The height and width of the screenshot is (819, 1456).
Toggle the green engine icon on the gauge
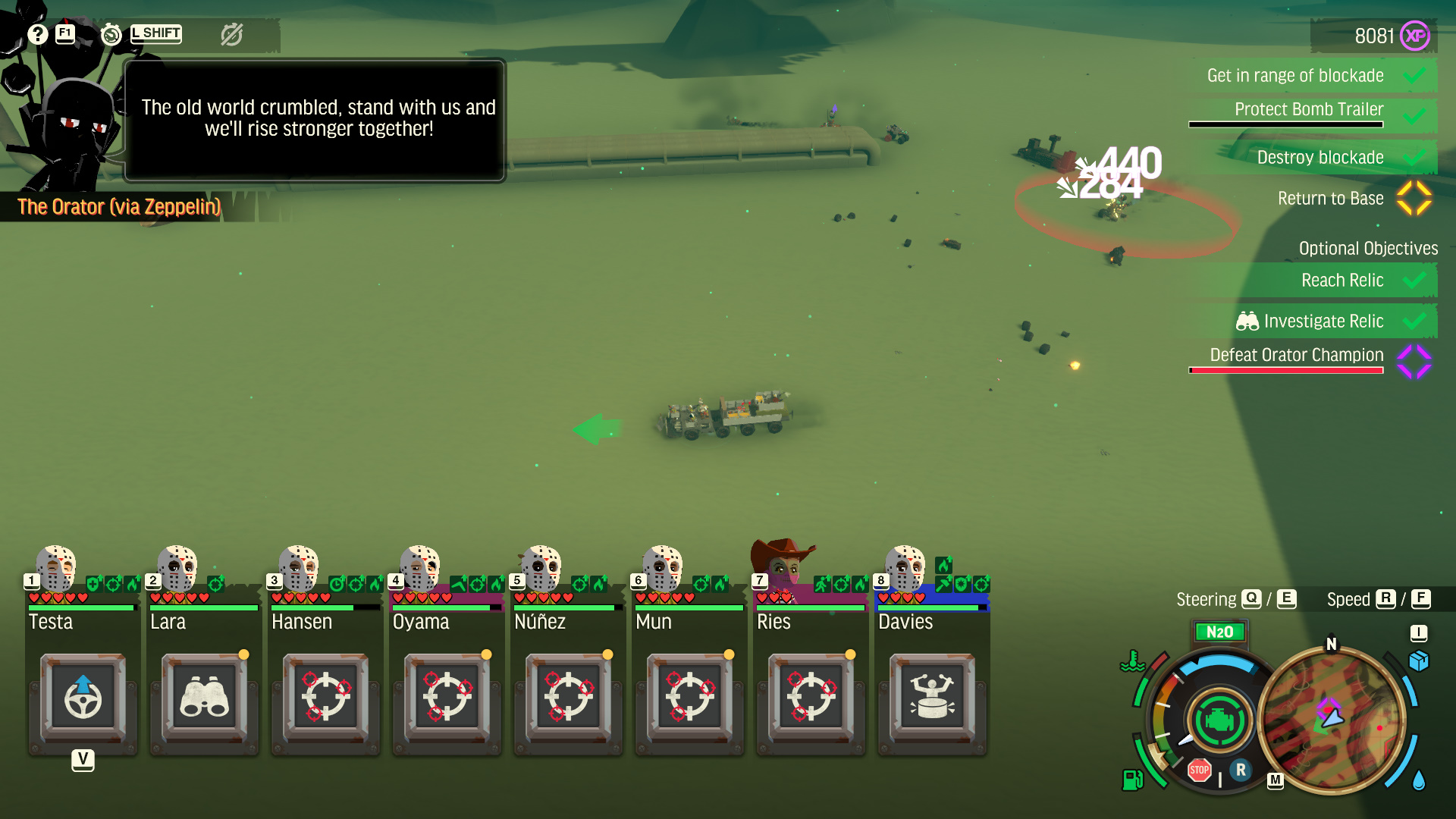pyautogui.click(x=1219, y=720)
